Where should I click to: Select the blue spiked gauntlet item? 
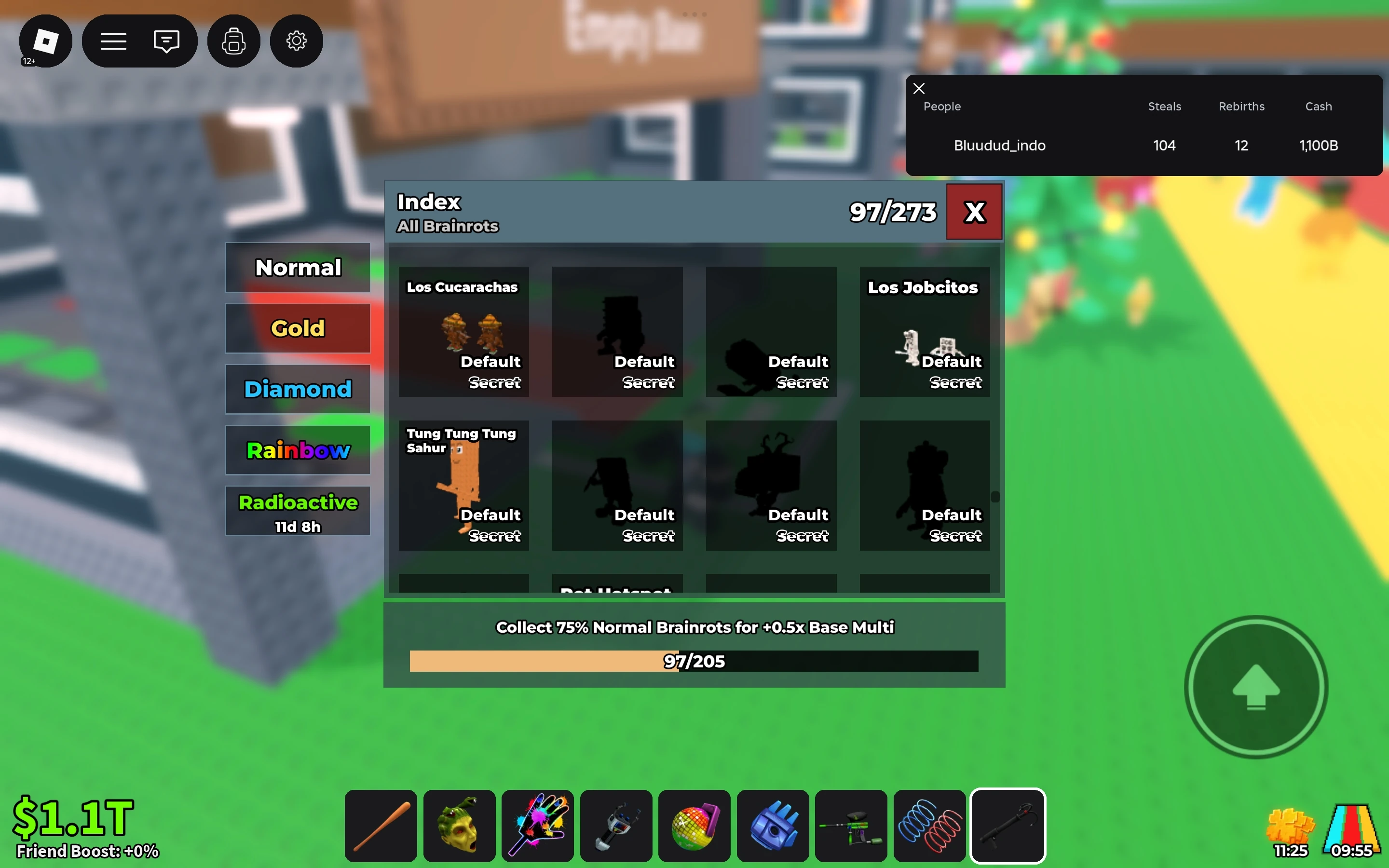coord(772,826)
